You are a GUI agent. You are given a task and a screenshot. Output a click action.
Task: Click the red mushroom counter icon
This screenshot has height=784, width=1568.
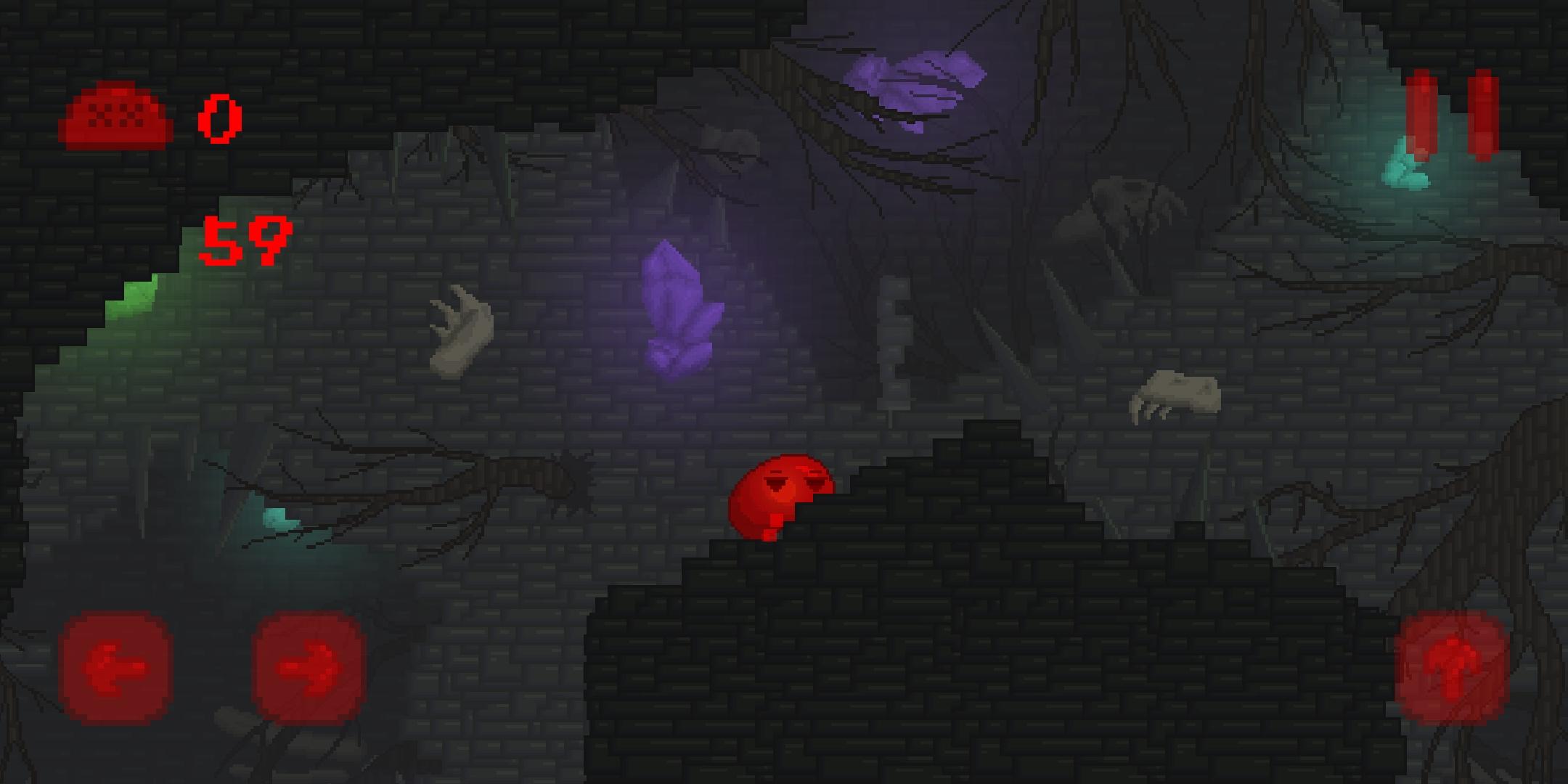pyautogui.click(x=116, y=116)
